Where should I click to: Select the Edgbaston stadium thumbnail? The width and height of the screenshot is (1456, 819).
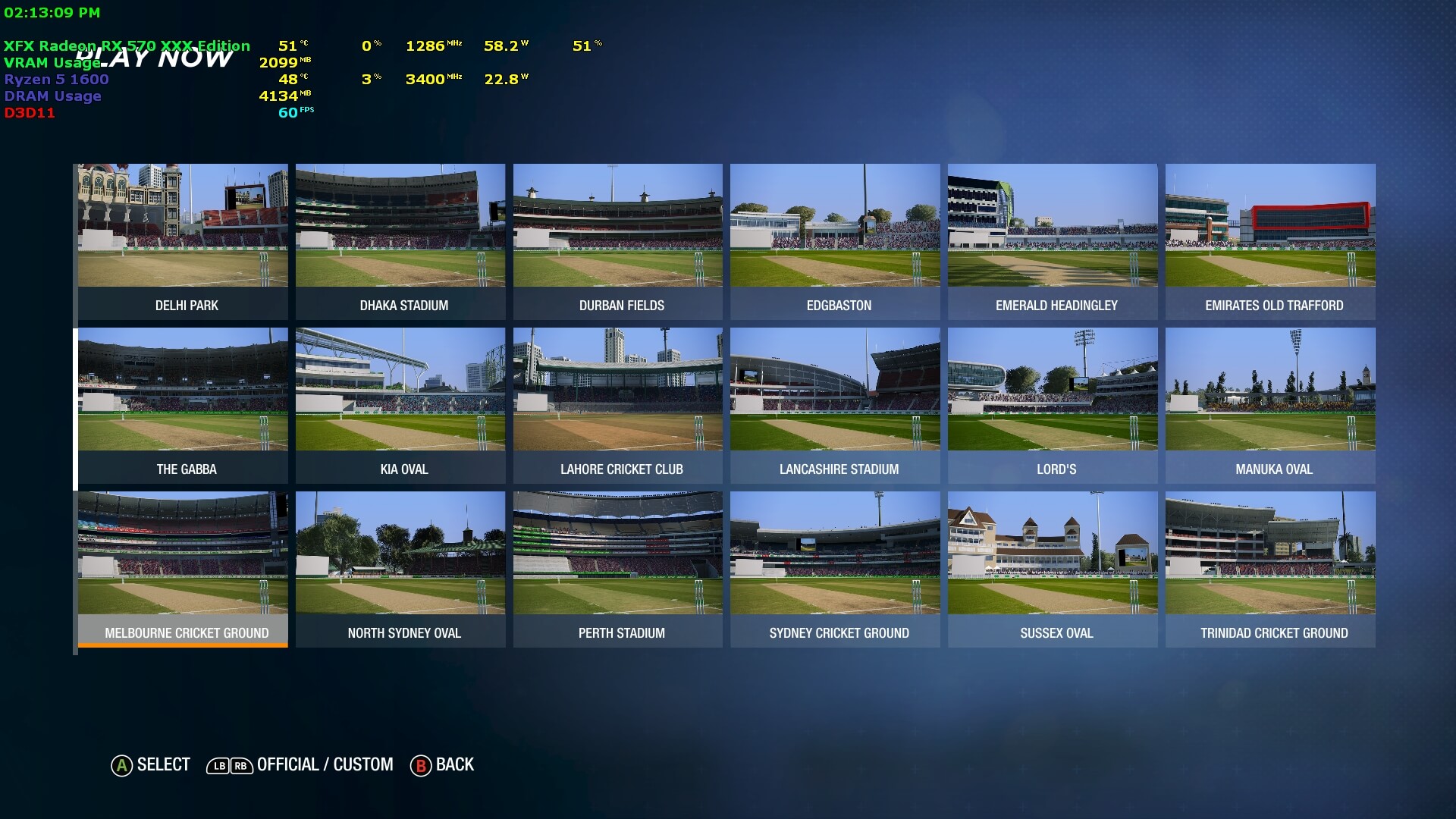835,241
